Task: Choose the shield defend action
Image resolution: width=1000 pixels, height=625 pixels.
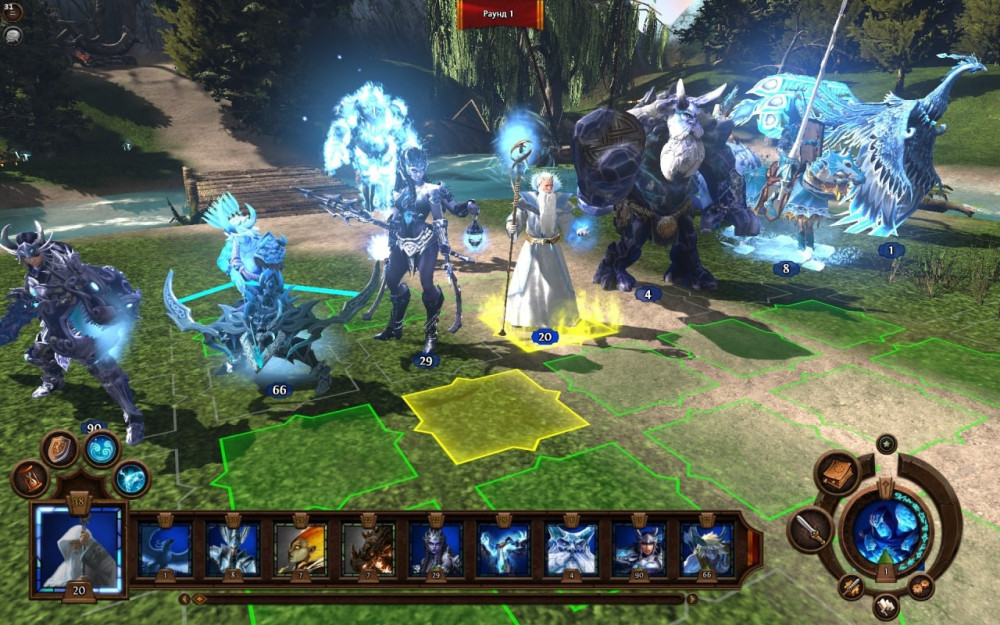Action: 60,447
